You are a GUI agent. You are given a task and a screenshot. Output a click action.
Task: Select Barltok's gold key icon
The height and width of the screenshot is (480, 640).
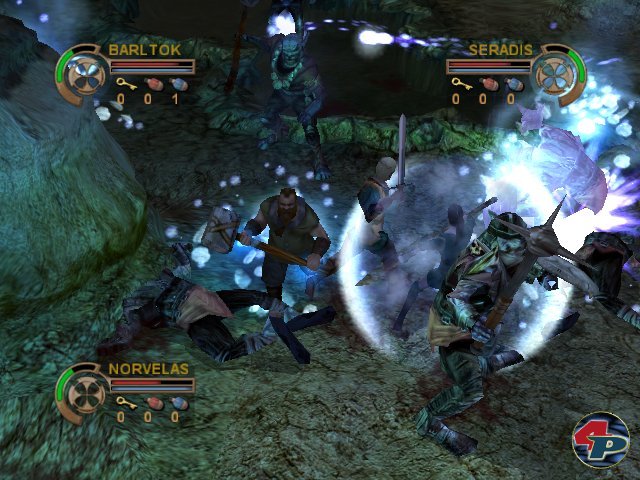pos(122,84)
